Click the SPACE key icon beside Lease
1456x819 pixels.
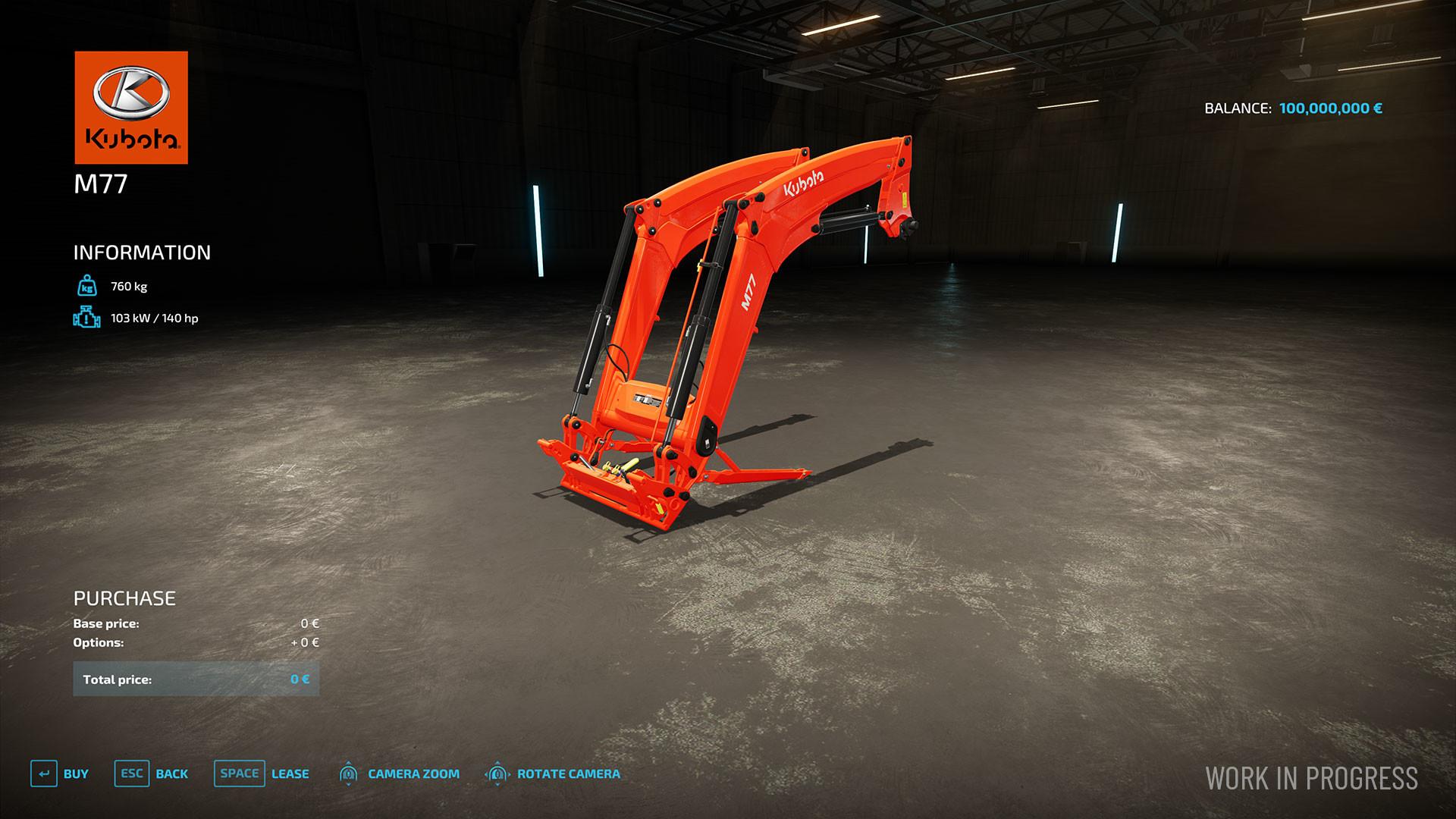(239, 773)
